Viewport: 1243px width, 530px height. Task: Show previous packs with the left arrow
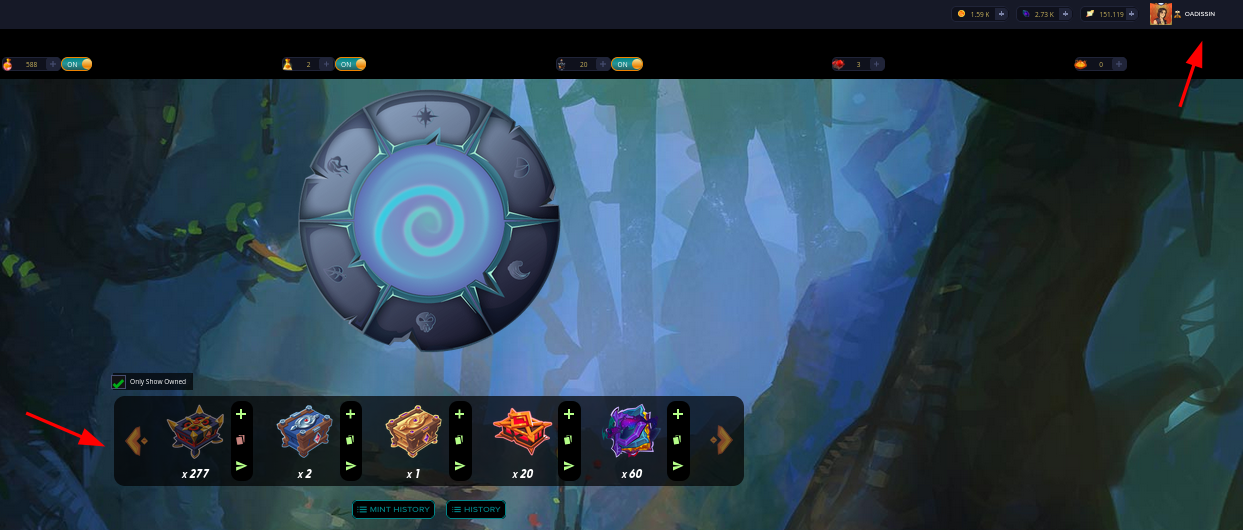point(136,440)
